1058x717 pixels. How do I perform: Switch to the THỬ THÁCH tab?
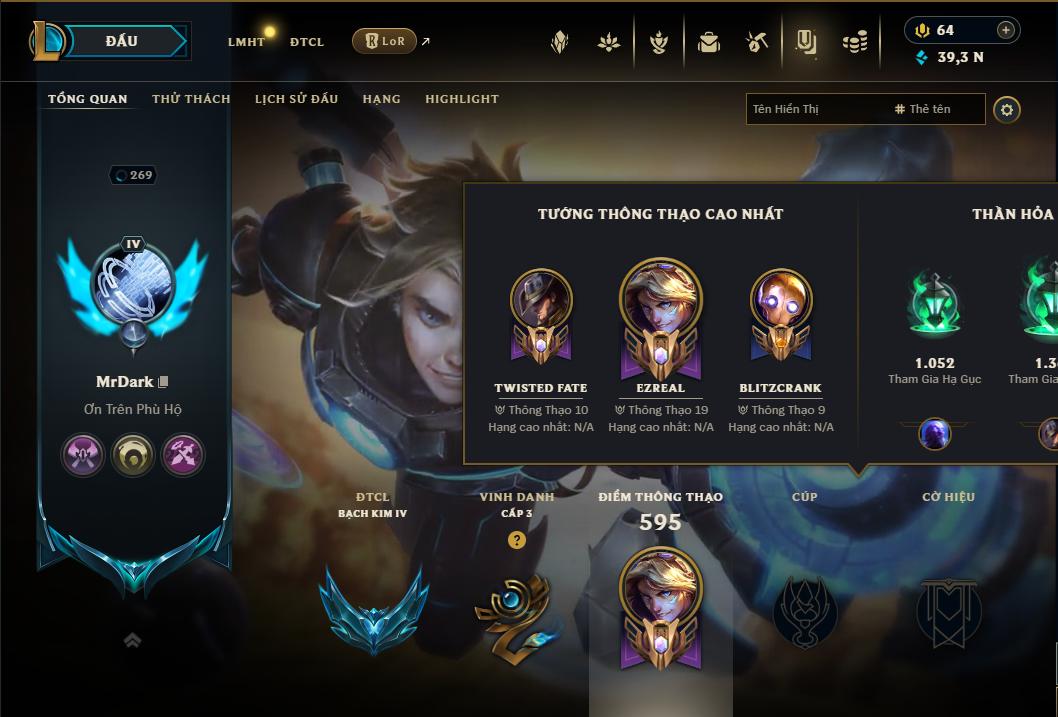191,99
